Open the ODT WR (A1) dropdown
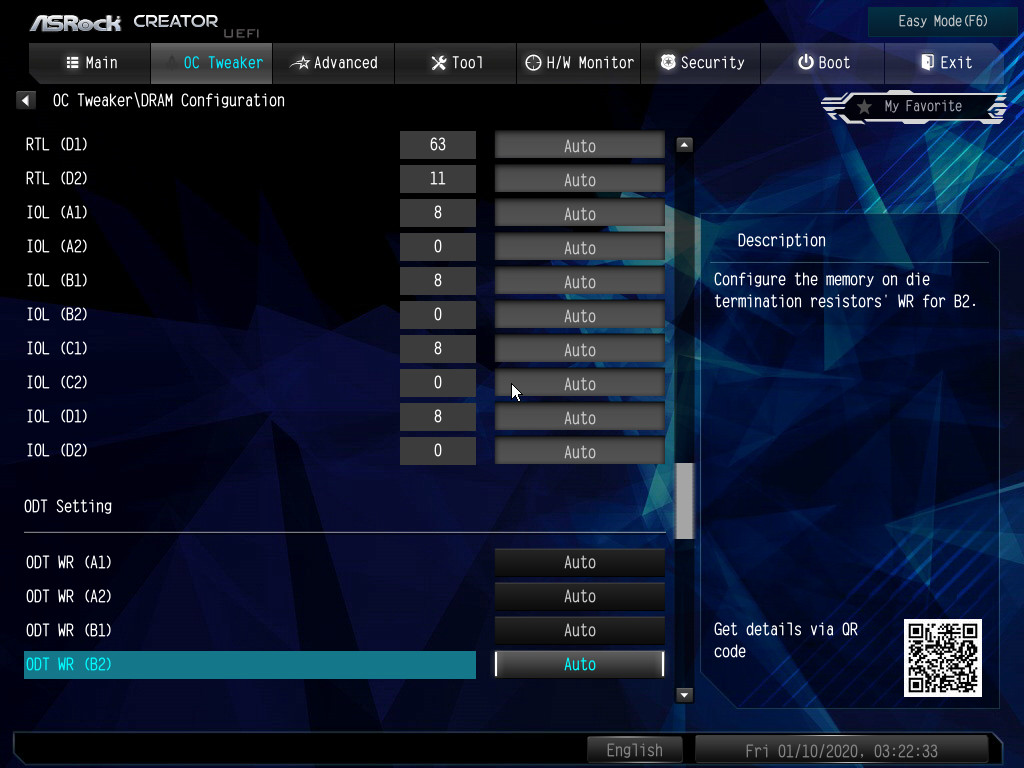Viewport: 1024px width, 768px height. pyautogui.click(x=579, y=563)
